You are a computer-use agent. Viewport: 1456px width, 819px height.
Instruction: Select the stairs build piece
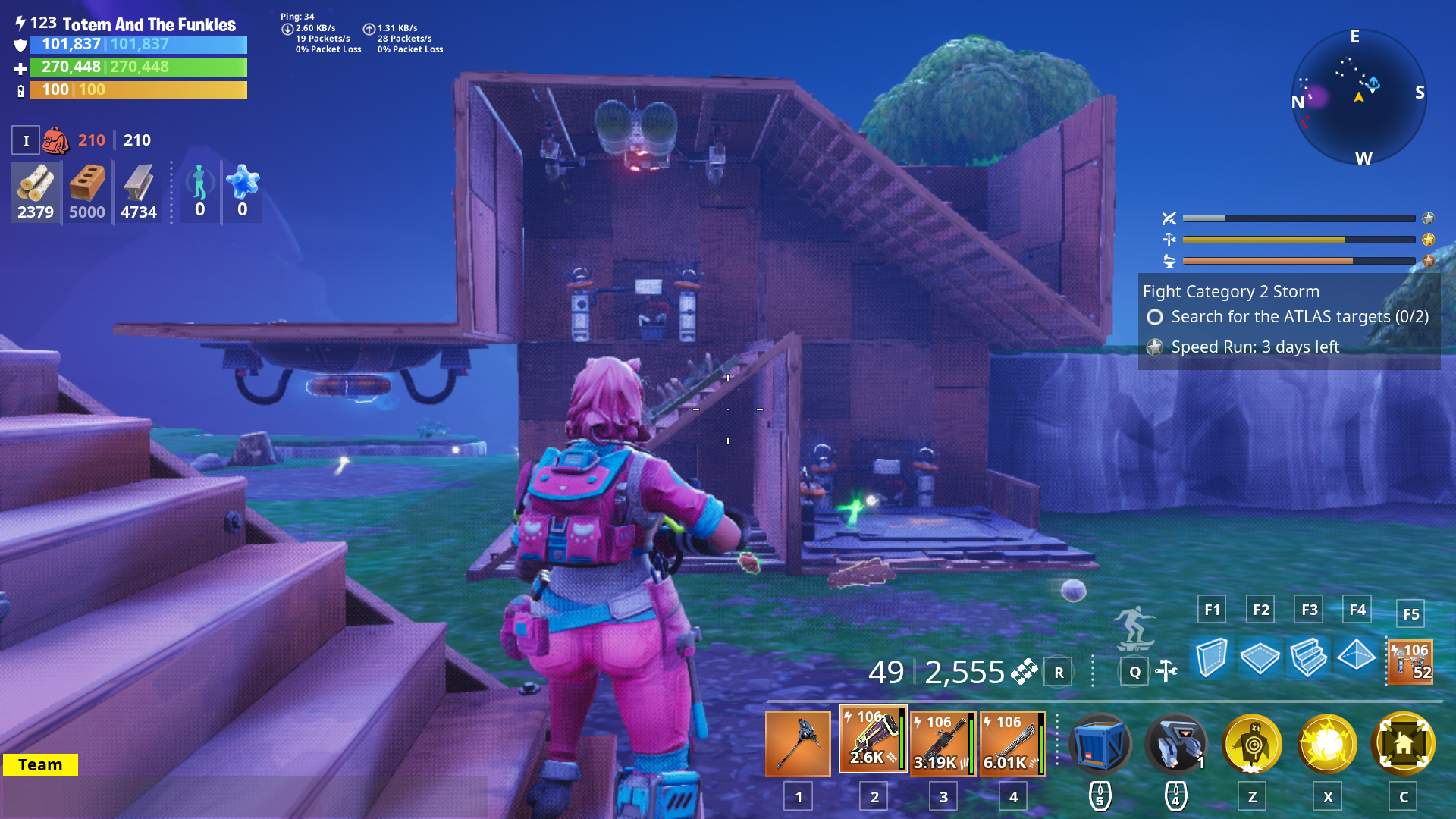click(1308, 658)
